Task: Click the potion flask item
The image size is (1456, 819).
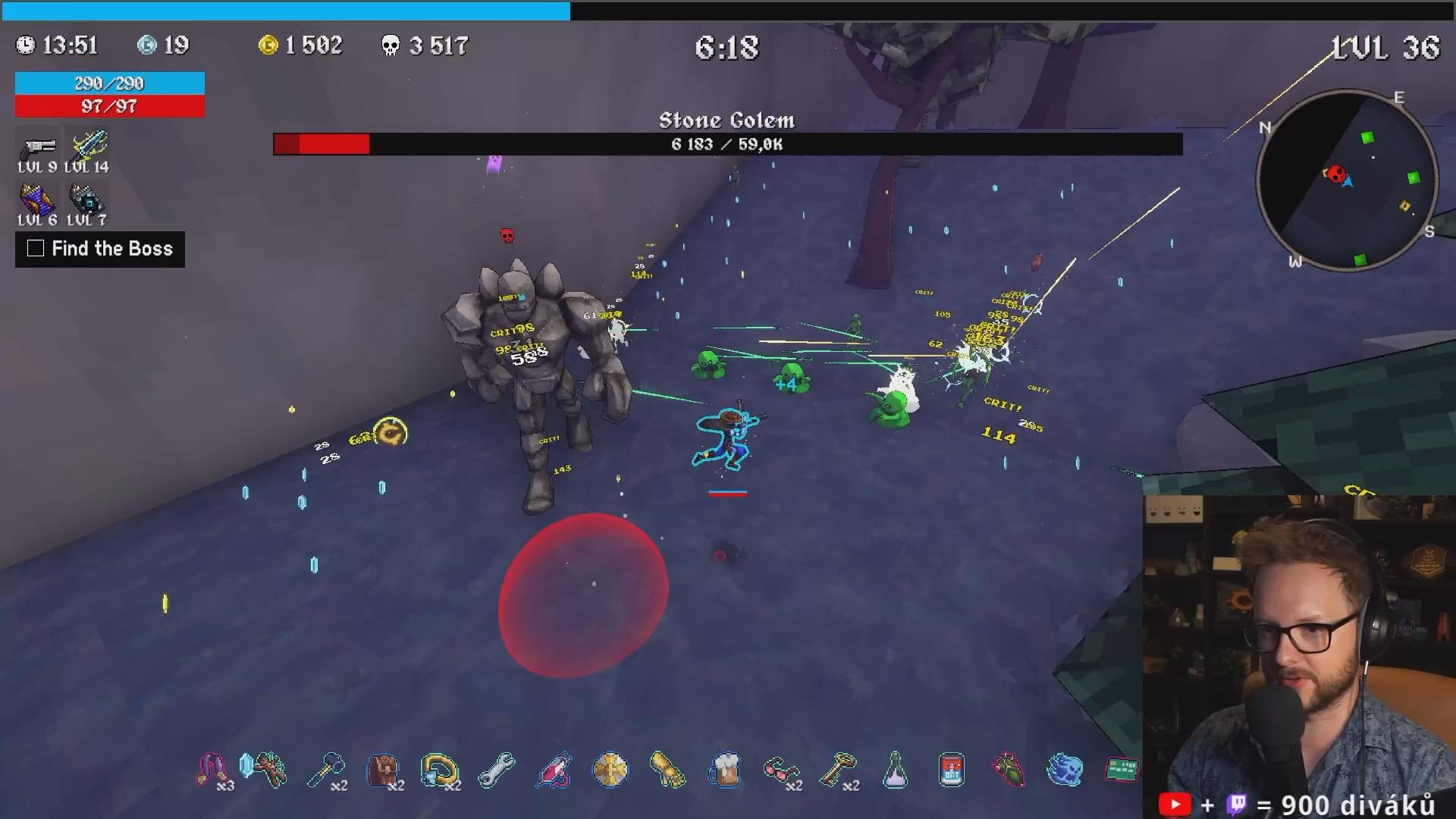Action: coord(895,770)
